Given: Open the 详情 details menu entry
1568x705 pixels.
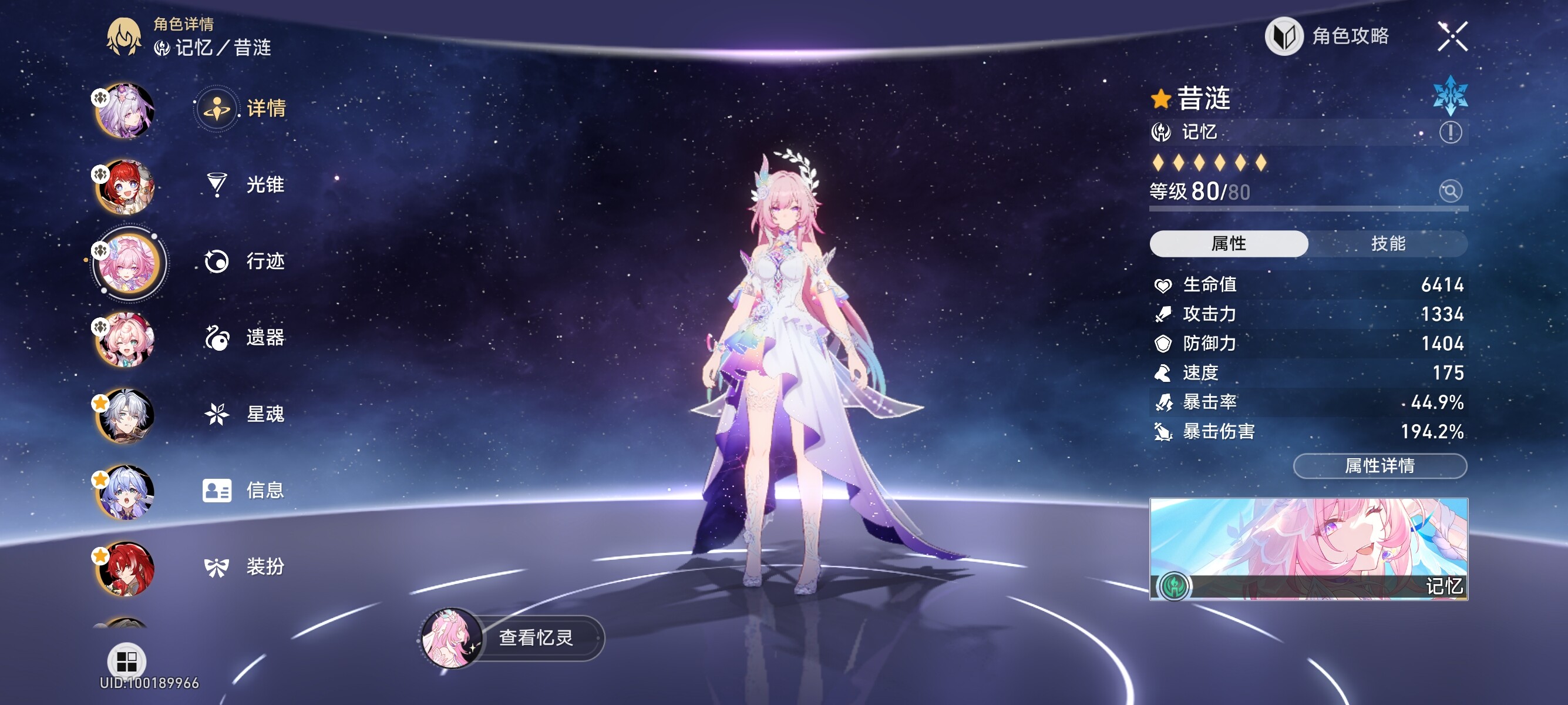Looking at the screenshot, I should tap(244, 108).
